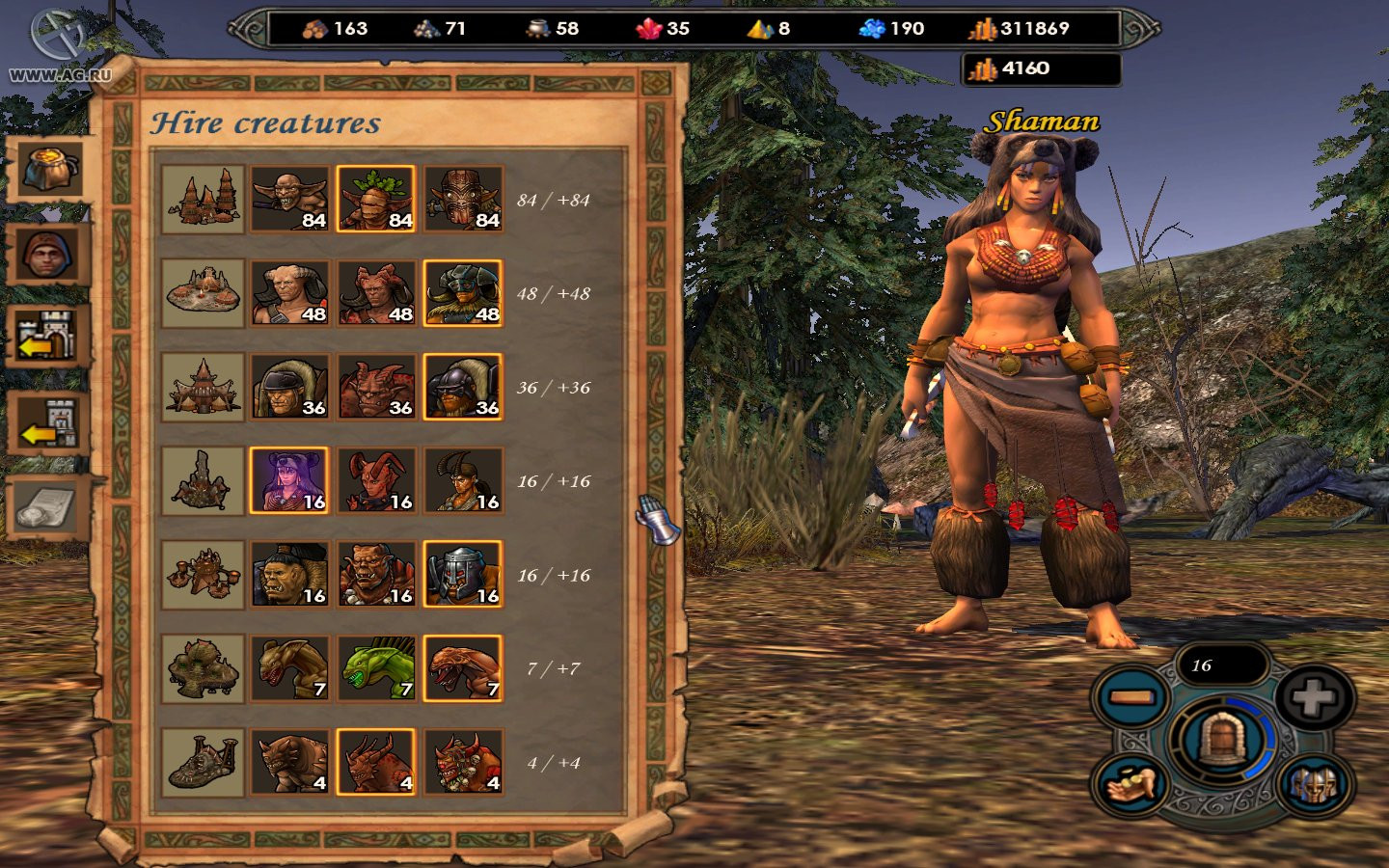Click the goblin hut dwelling icon
The width and height of the screenshot is (1389, 868).
tap(203, 199)
